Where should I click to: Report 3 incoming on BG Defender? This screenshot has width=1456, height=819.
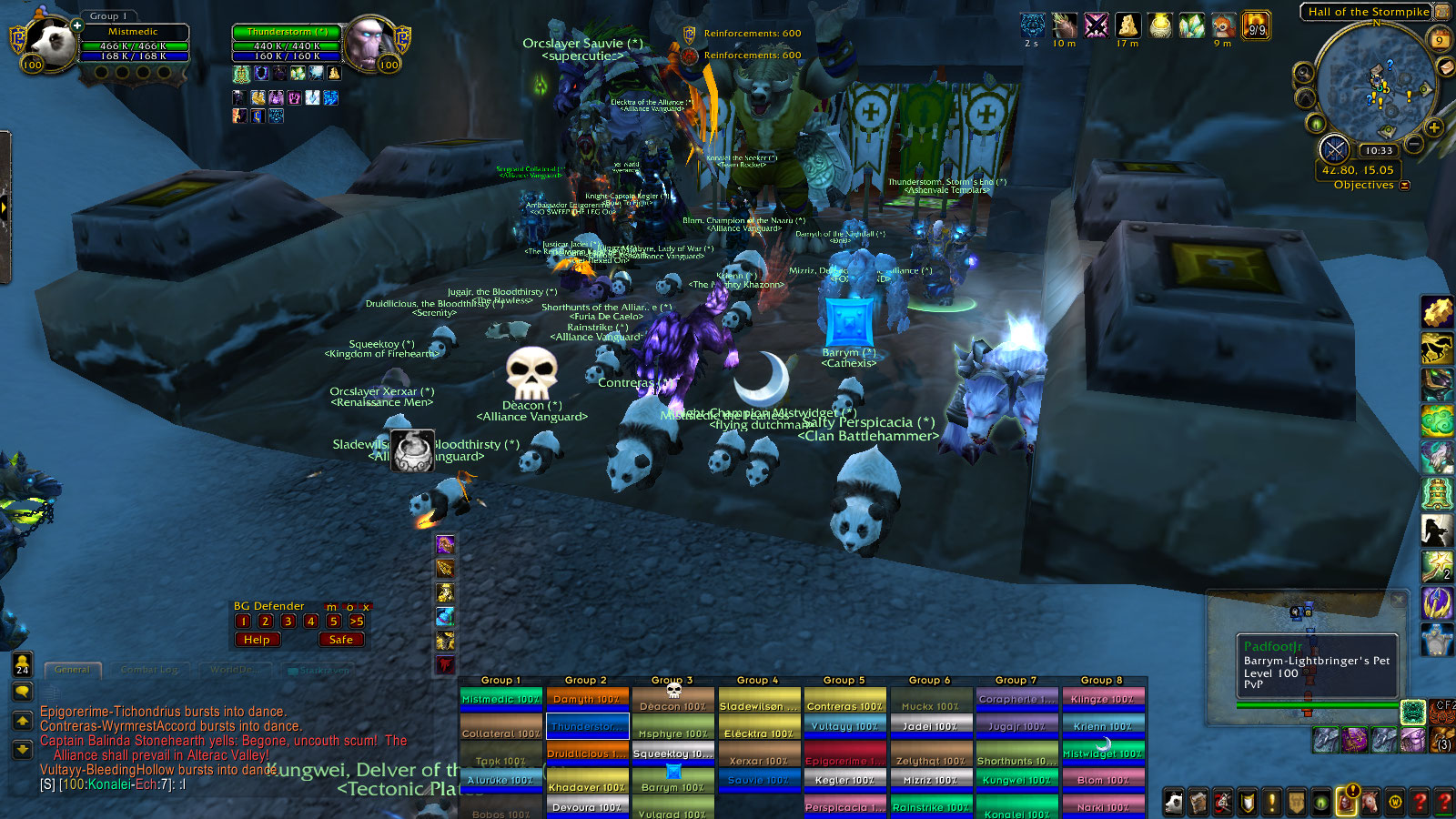pos(288,622)
